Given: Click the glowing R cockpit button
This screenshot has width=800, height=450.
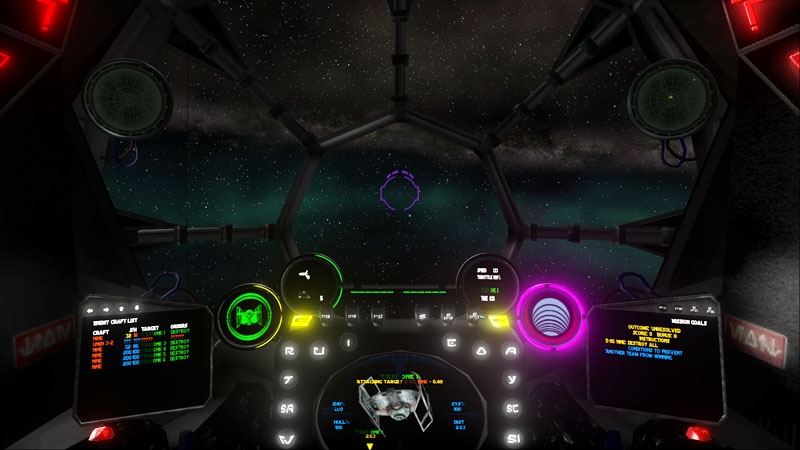Looking at the screenshot, I should click(x=289, y=351).
